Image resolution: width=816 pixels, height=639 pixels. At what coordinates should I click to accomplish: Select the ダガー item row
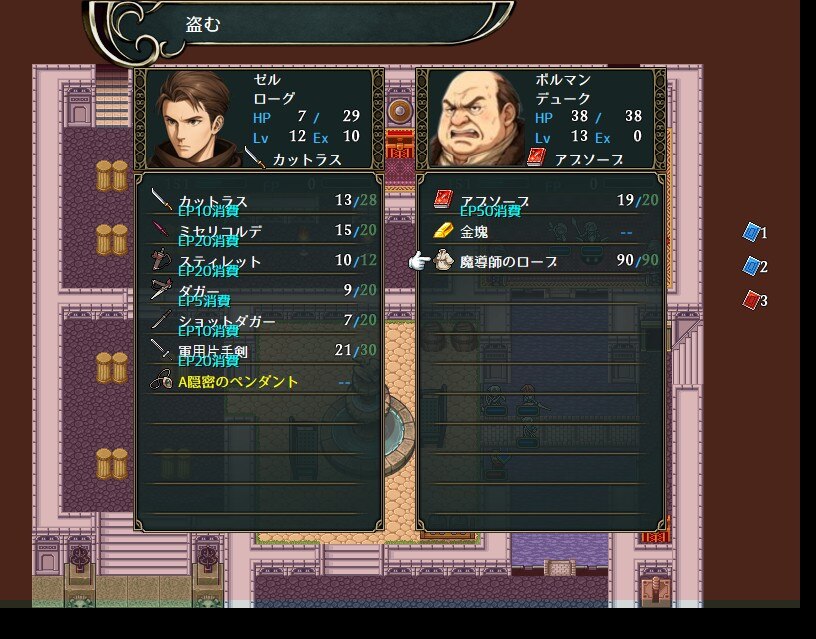258,291
